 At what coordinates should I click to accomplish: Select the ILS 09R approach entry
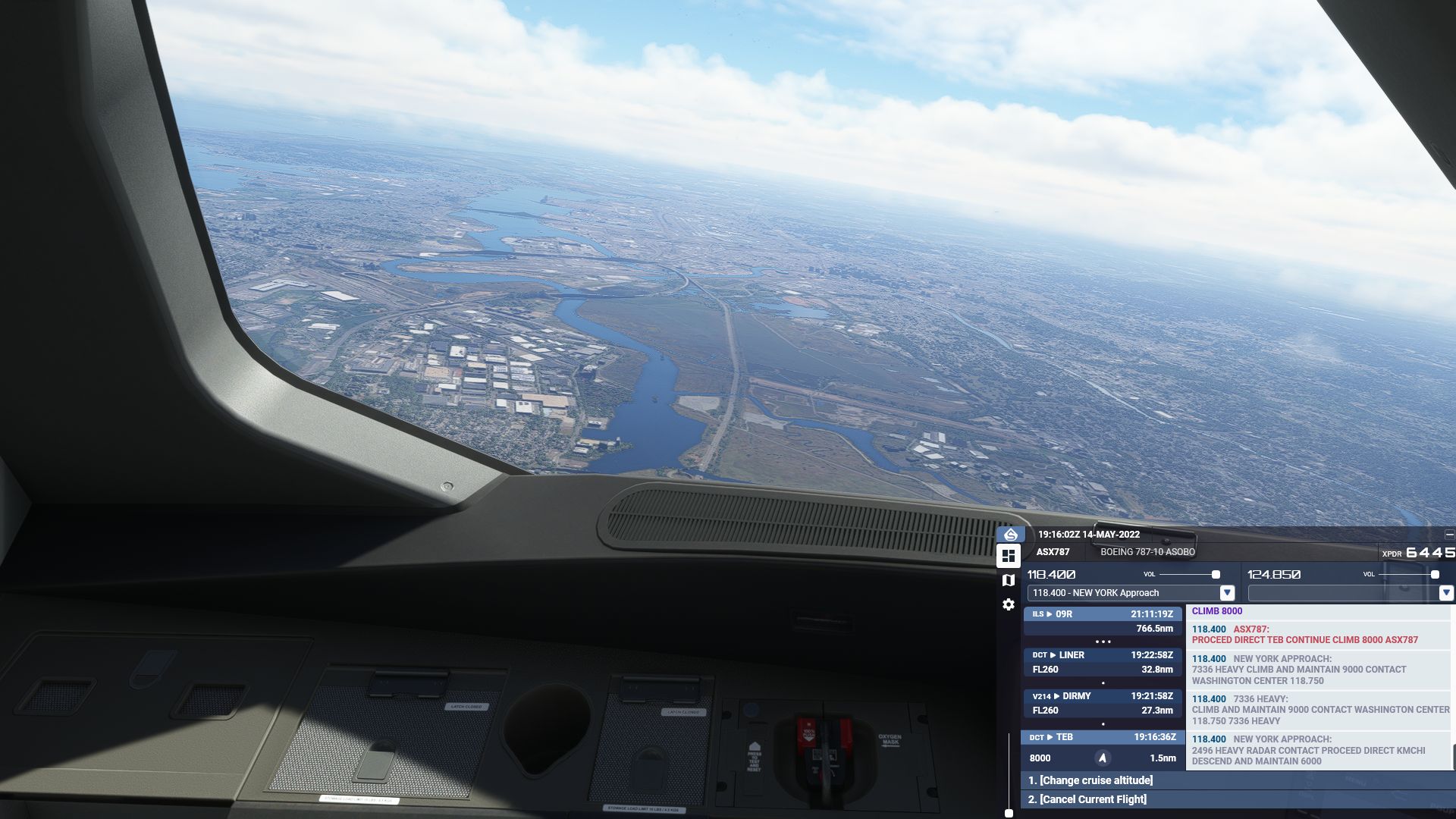[x=1103, y=621]
